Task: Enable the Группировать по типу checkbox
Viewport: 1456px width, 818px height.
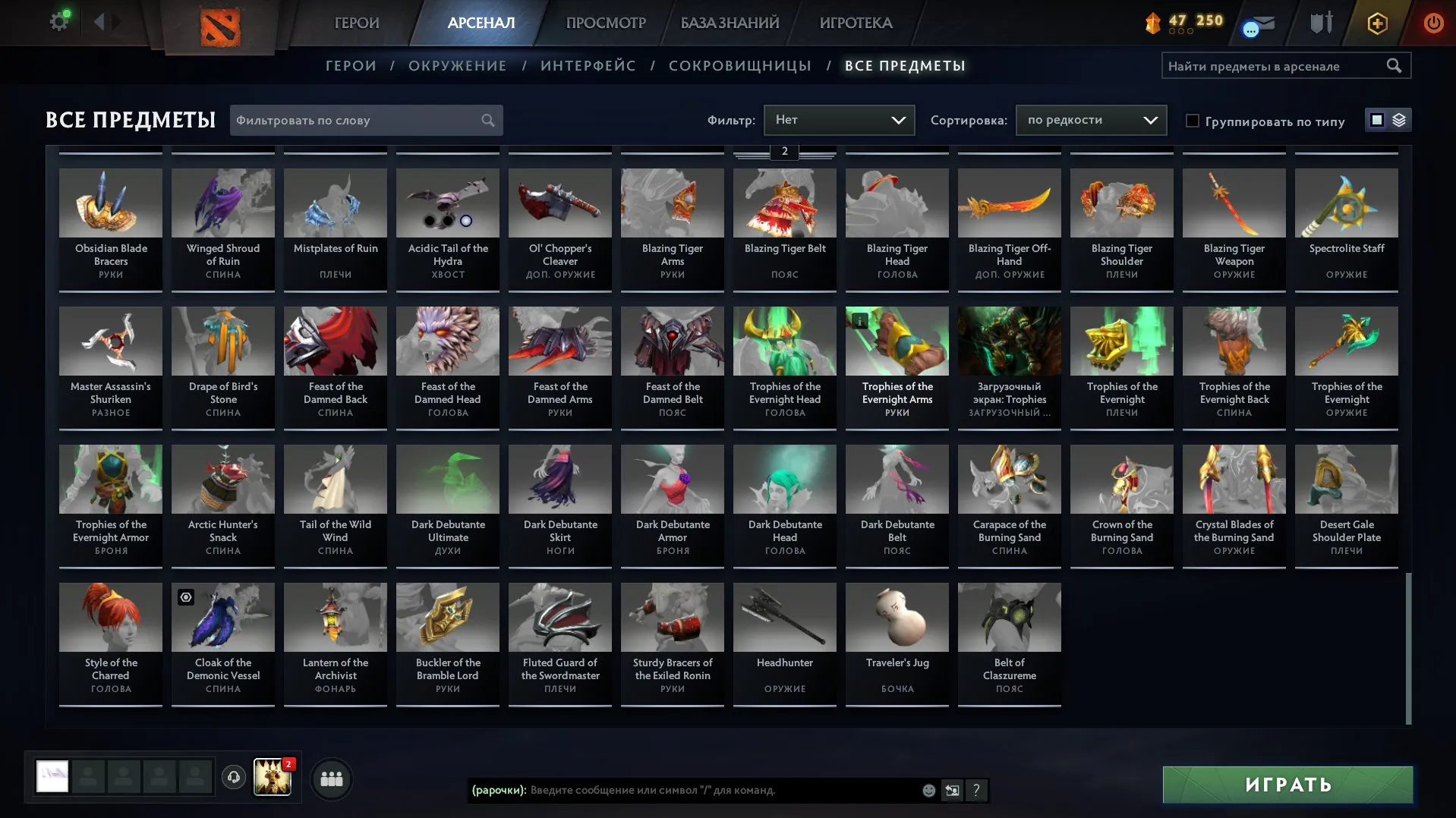Action: pyautogui.click(x=1193, y=121)
